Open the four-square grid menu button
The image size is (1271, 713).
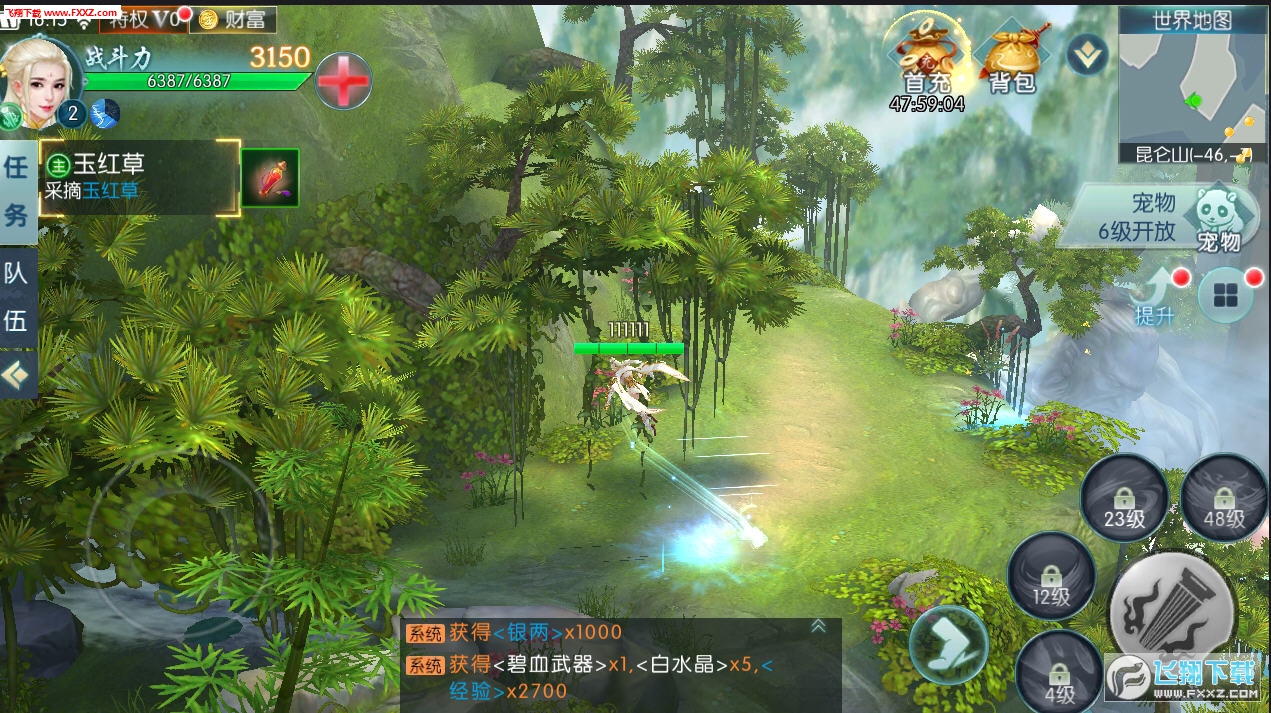tap(1226, 295)
